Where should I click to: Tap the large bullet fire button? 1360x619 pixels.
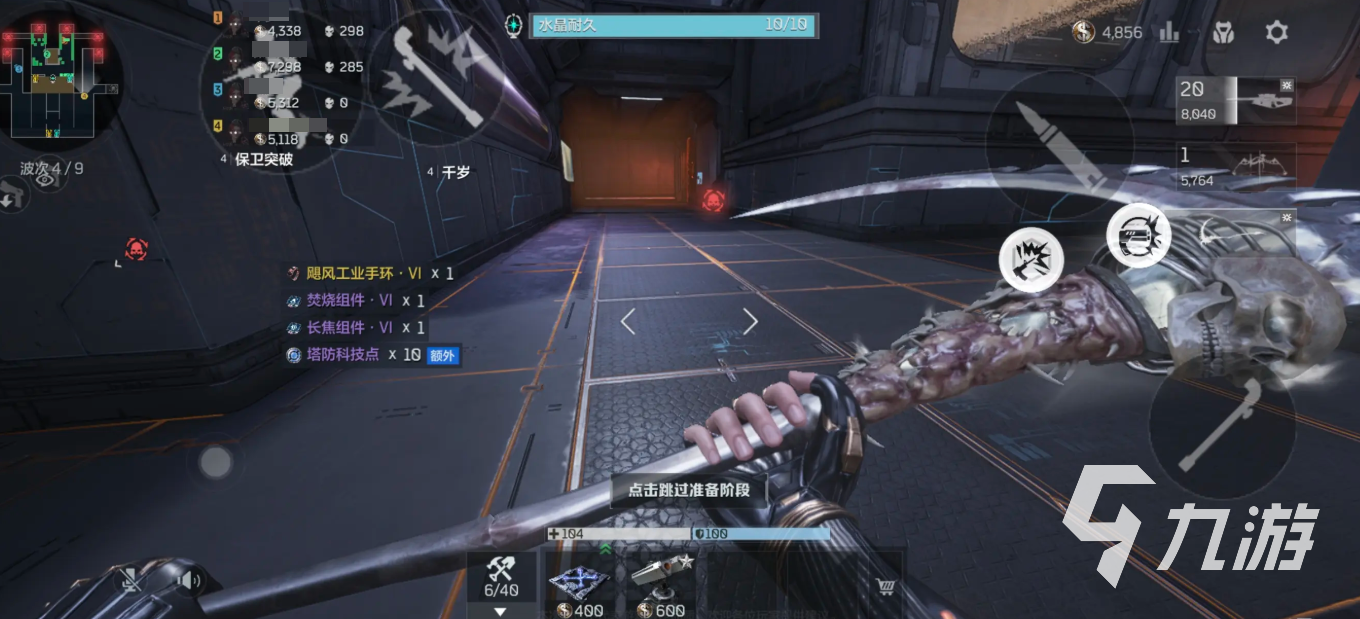coord(1059,145)
